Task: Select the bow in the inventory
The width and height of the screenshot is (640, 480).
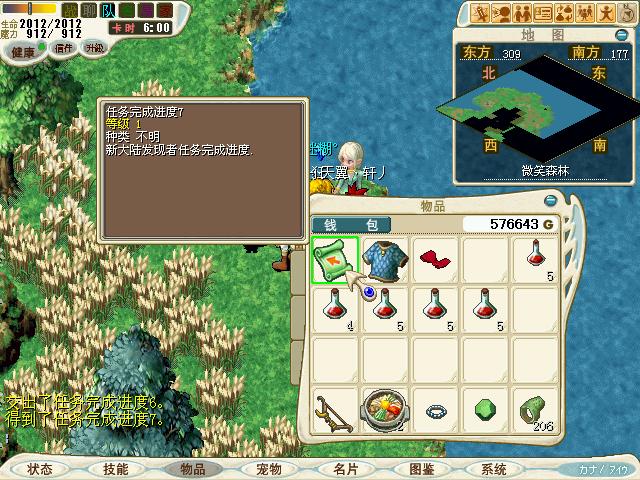Action: coord(335,410)
